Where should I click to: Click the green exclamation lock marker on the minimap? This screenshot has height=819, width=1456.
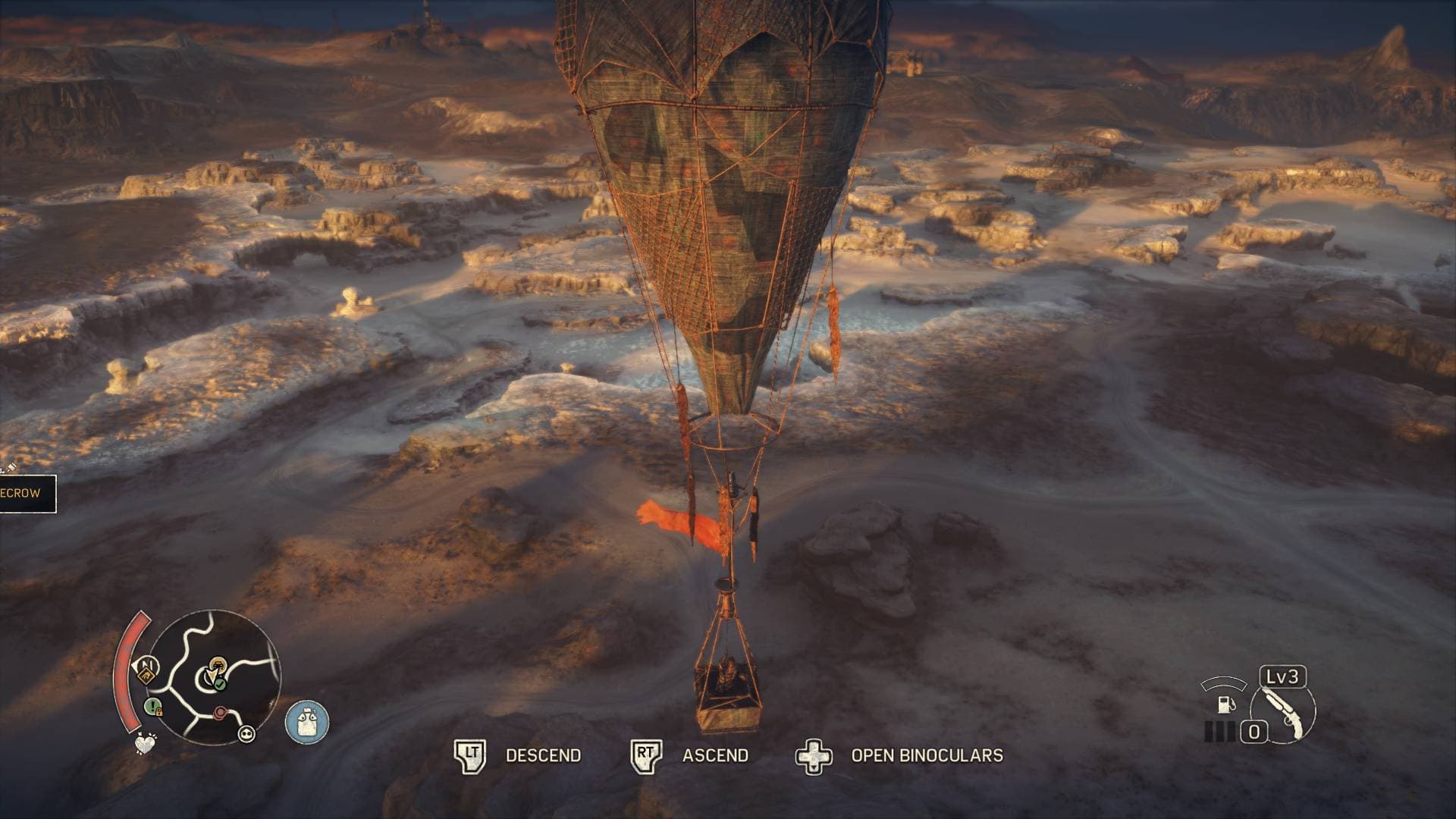click(x=152, y=706)
